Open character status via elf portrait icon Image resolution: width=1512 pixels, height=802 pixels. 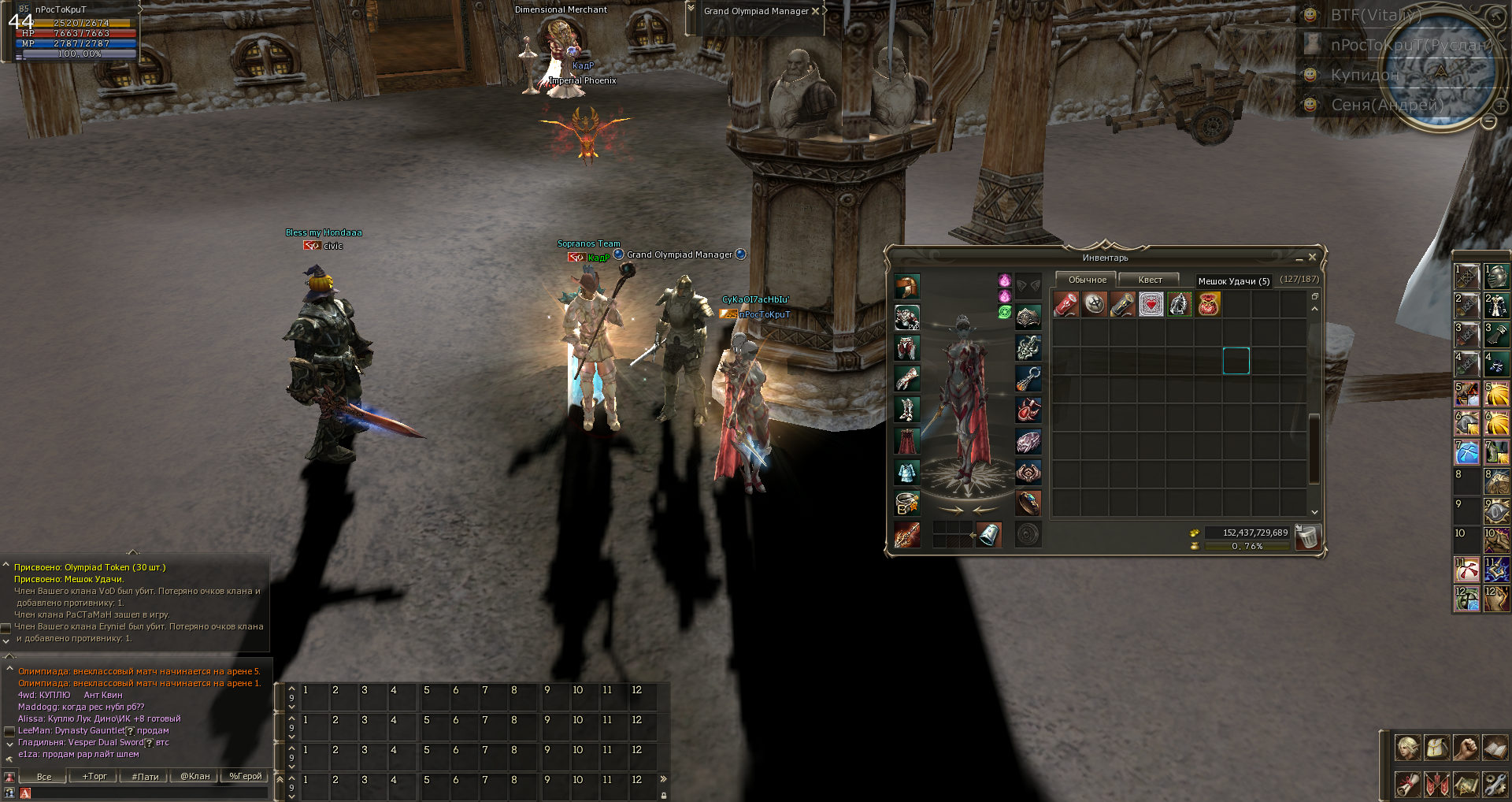1407,747
